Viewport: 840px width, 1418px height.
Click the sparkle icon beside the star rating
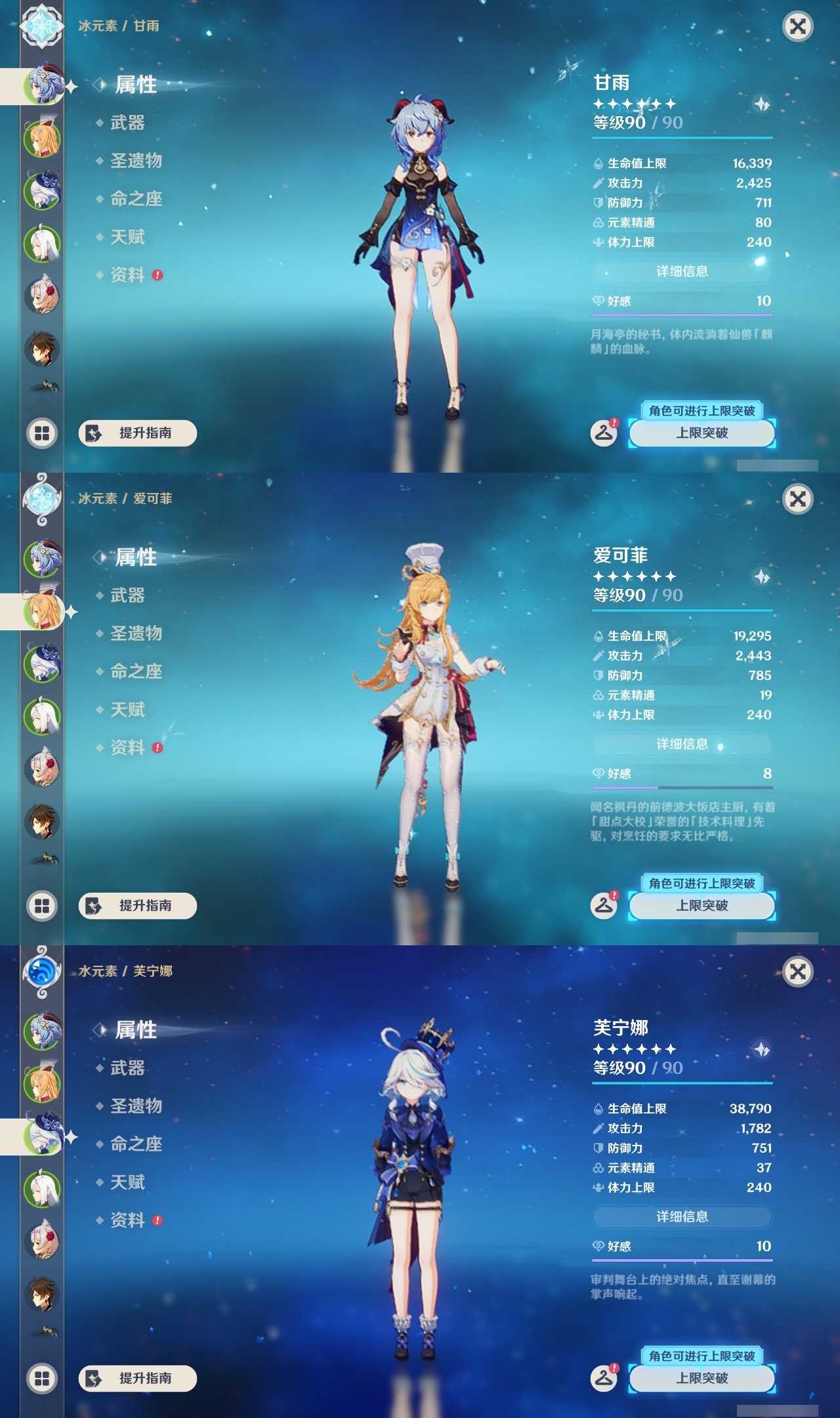click(761, 104)
